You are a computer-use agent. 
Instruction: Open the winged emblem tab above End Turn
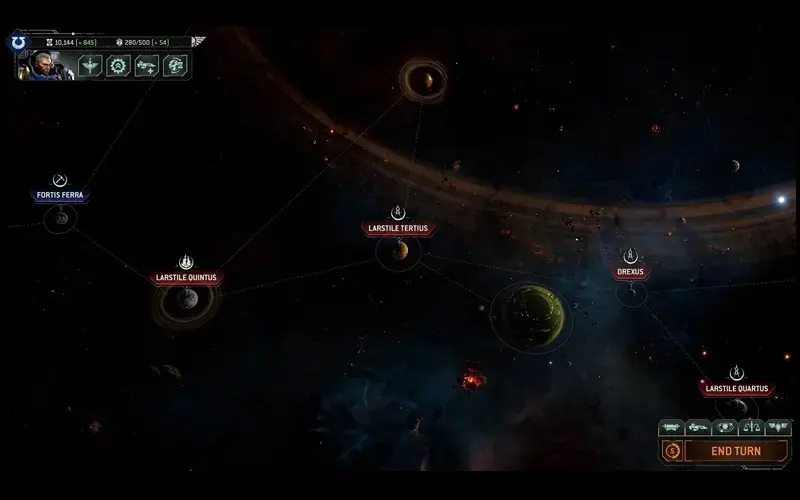pyautogui.click(x=777, y=427)
